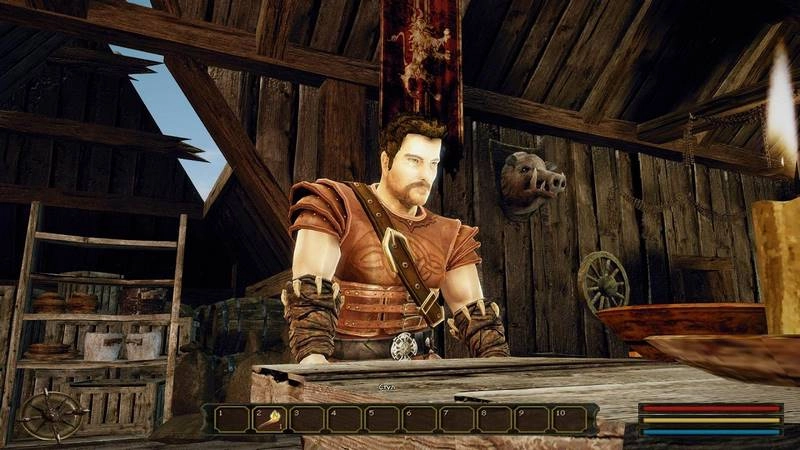Select the torch in hotbar slot 2
Viewport: 800px width, 450px height.
point(270,419)
